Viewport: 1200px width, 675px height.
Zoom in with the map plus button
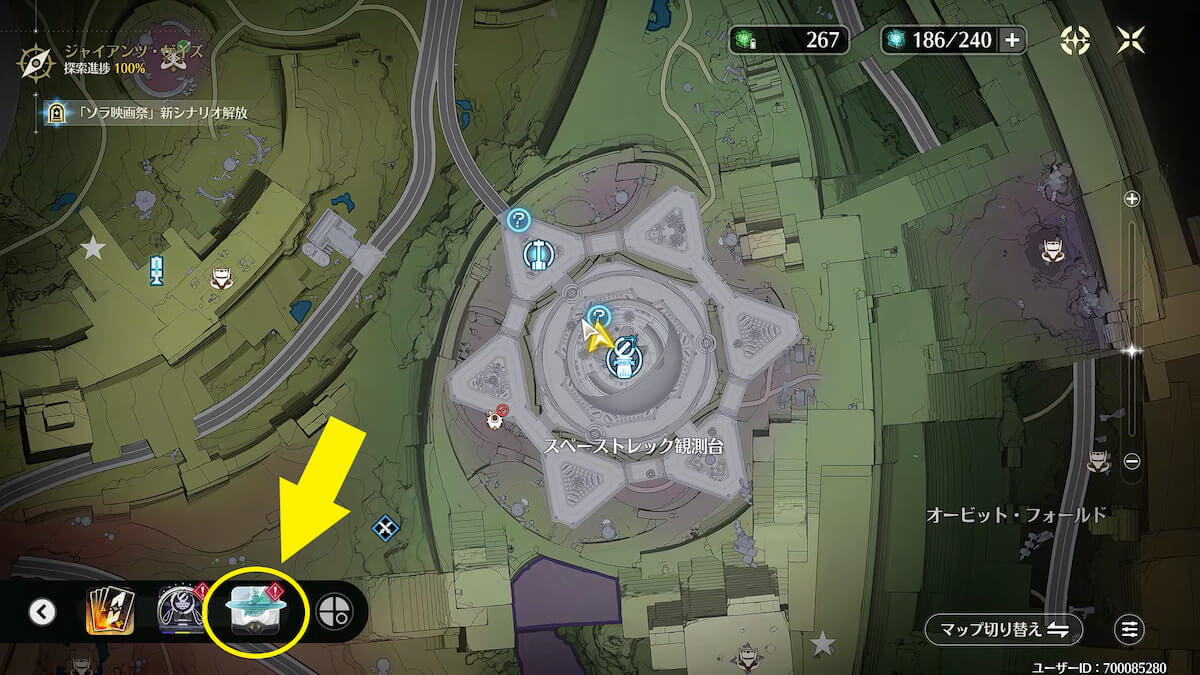(x=1132, y=199)
